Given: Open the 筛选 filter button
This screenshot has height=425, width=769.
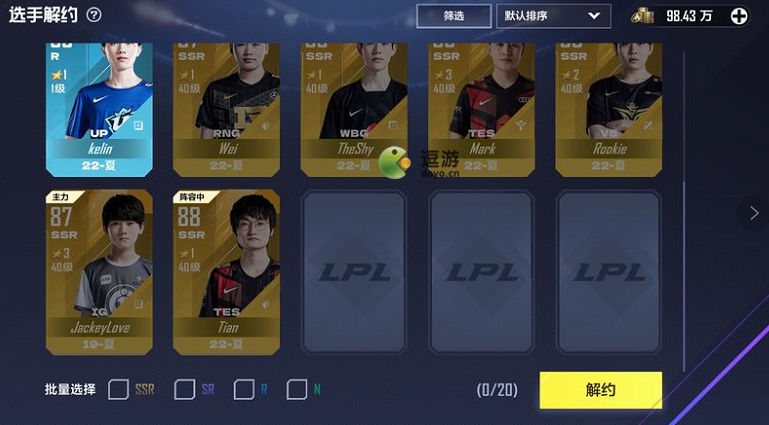Looking at the screenshot, I should tap(453, 16).
